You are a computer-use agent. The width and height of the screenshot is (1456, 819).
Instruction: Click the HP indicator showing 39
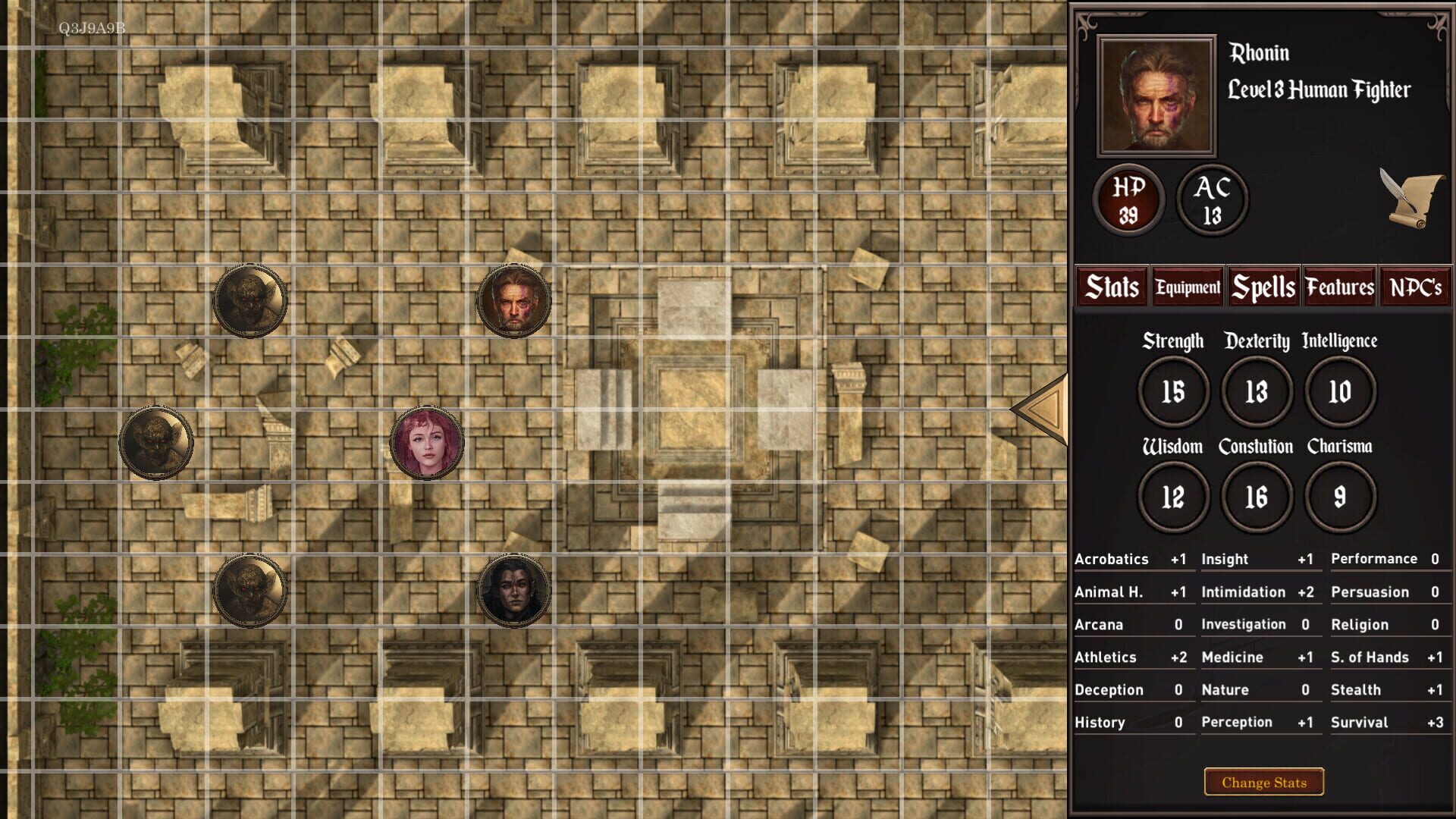pyautogui.click(x=1128, y=199)
